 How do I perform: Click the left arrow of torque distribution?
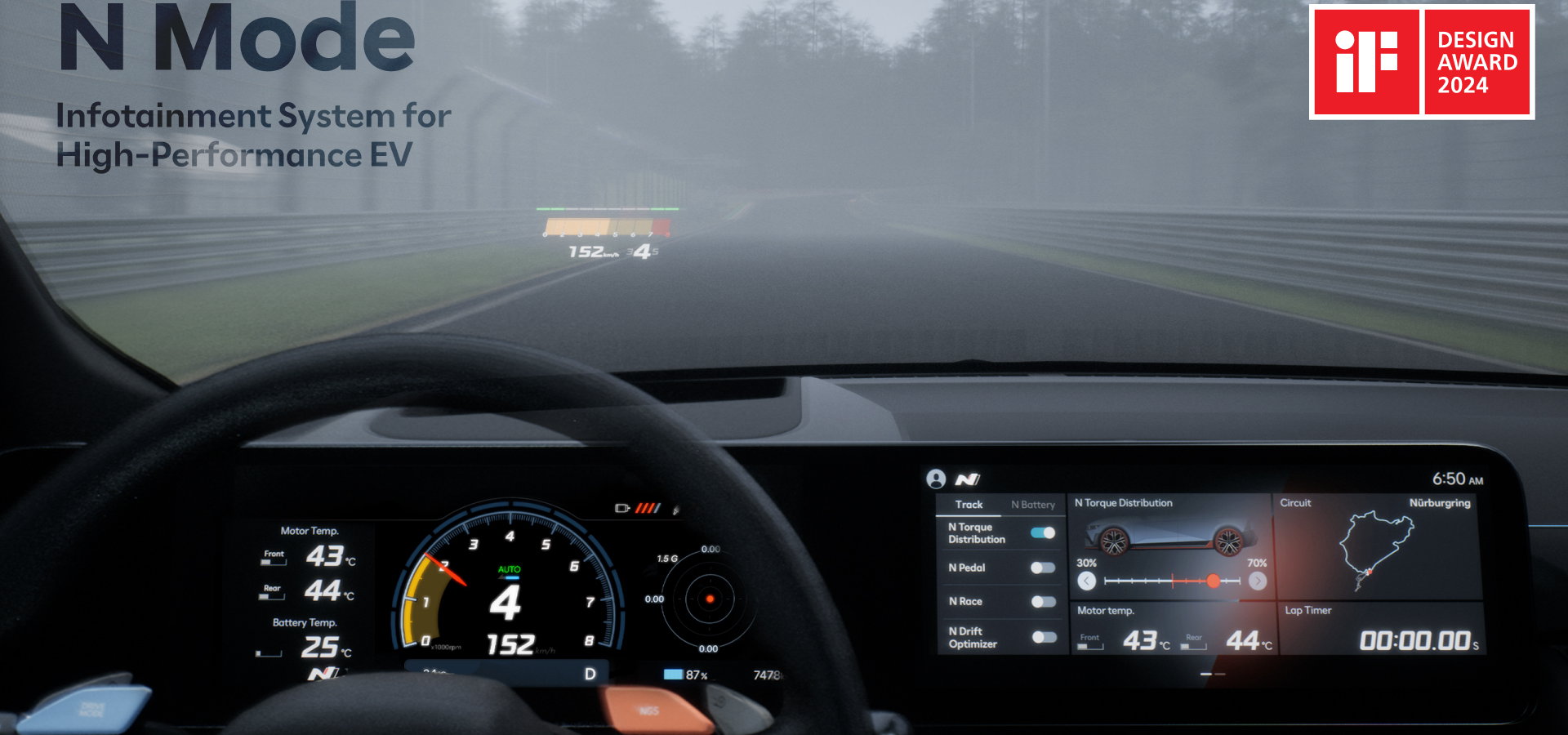pyautogui.click(x=1086, y=581)
